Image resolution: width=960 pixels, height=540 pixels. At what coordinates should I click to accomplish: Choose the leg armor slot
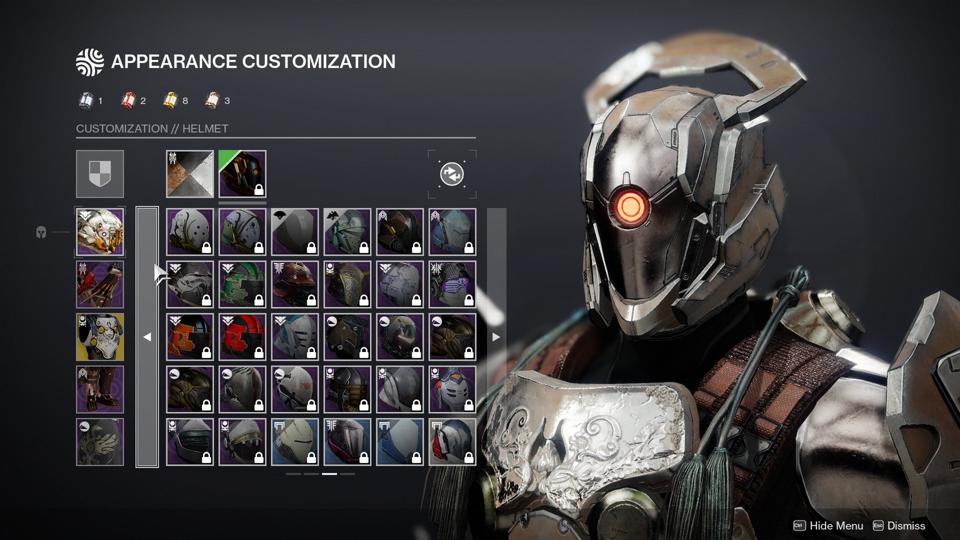(x=100, y=389)
